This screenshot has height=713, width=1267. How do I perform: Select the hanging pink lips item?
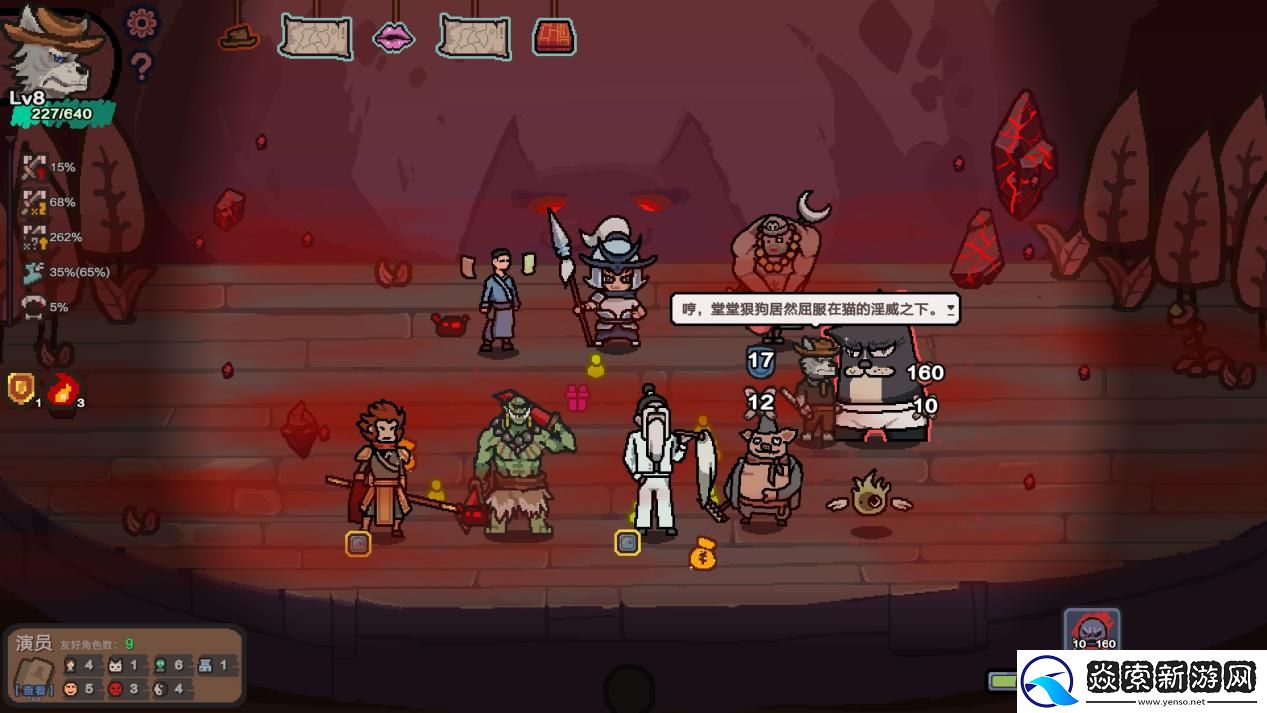(x=393, y=38)
